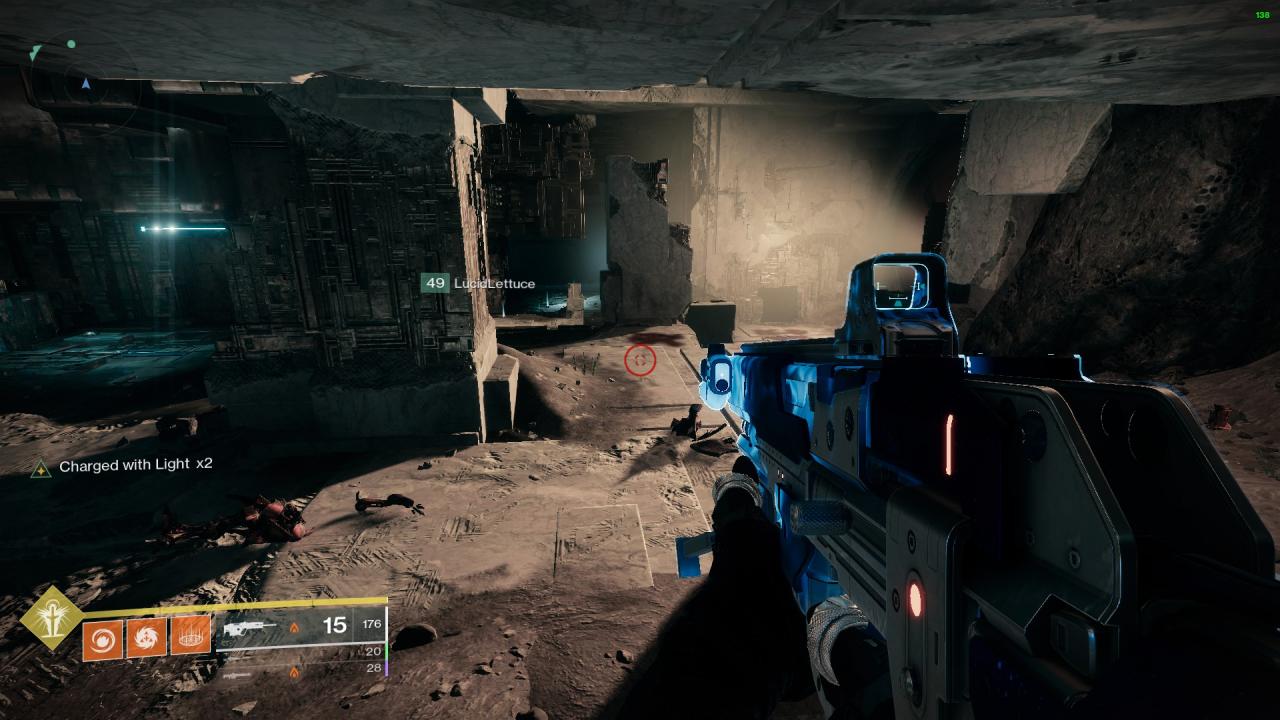This screenshot has width=1280, height=720.
Task: Click the Charged with Light buff icon
Action: click(x=40, y=467)
